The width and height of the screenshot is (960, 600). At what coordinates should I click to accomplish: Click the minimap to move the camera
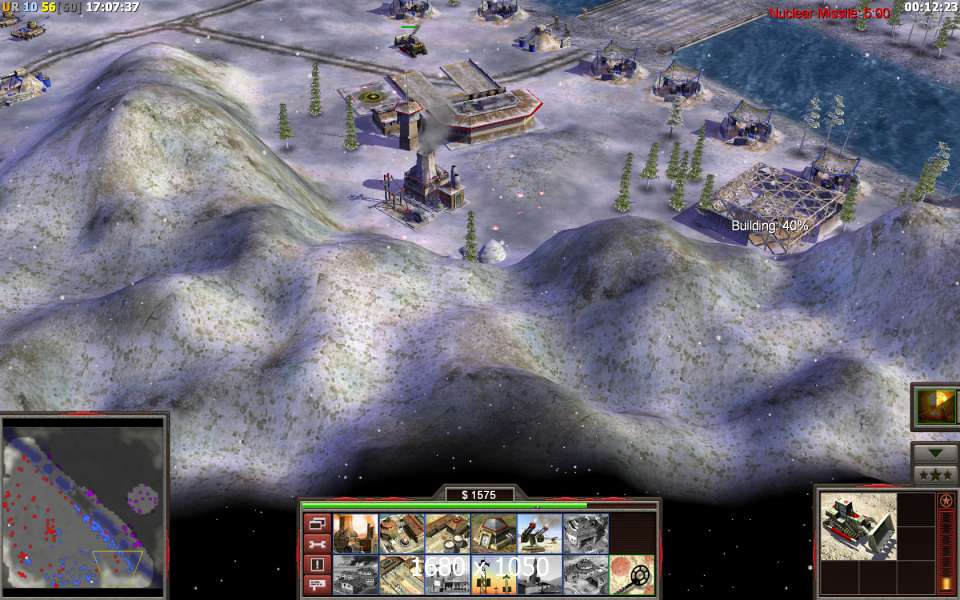(x=83, y=503)
